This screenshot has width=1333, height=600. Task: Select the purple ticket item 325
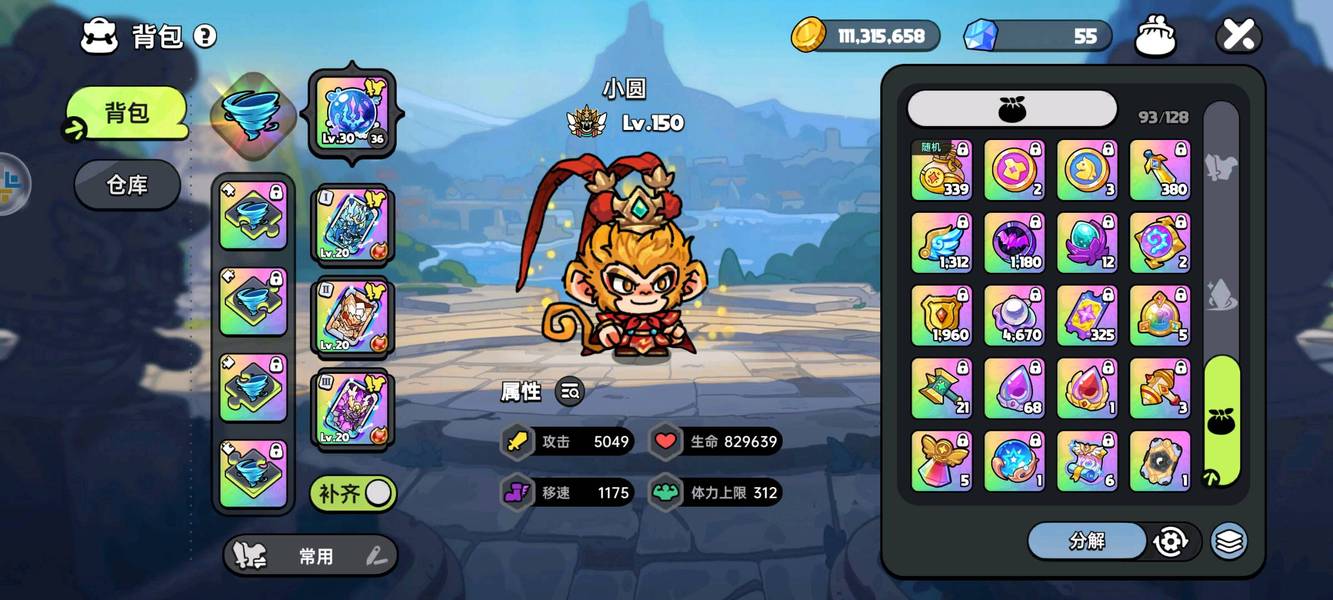pos(1087,315)
